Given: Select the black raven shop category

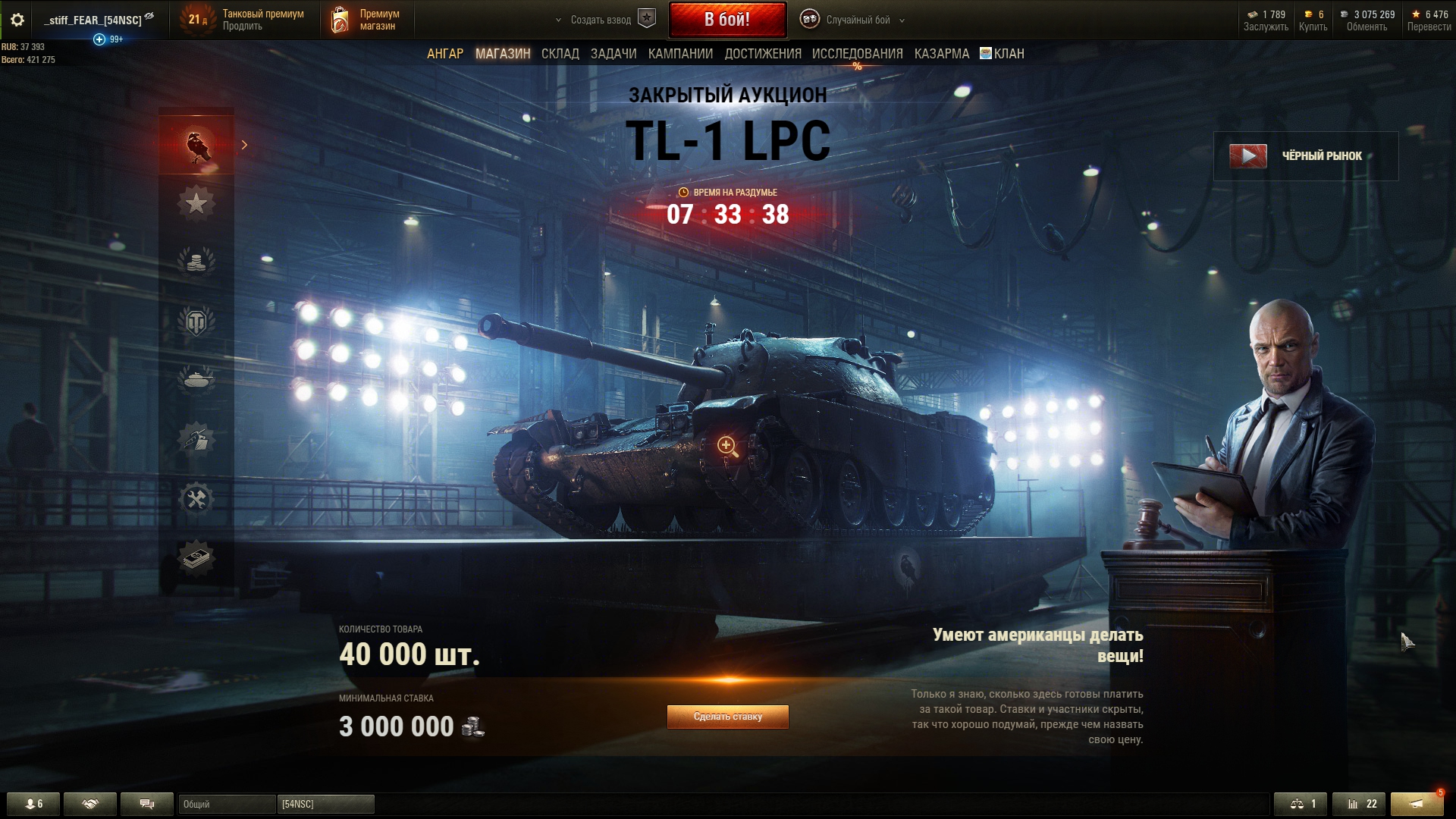Looking at the screenshot, I should [x=196, y=146].
